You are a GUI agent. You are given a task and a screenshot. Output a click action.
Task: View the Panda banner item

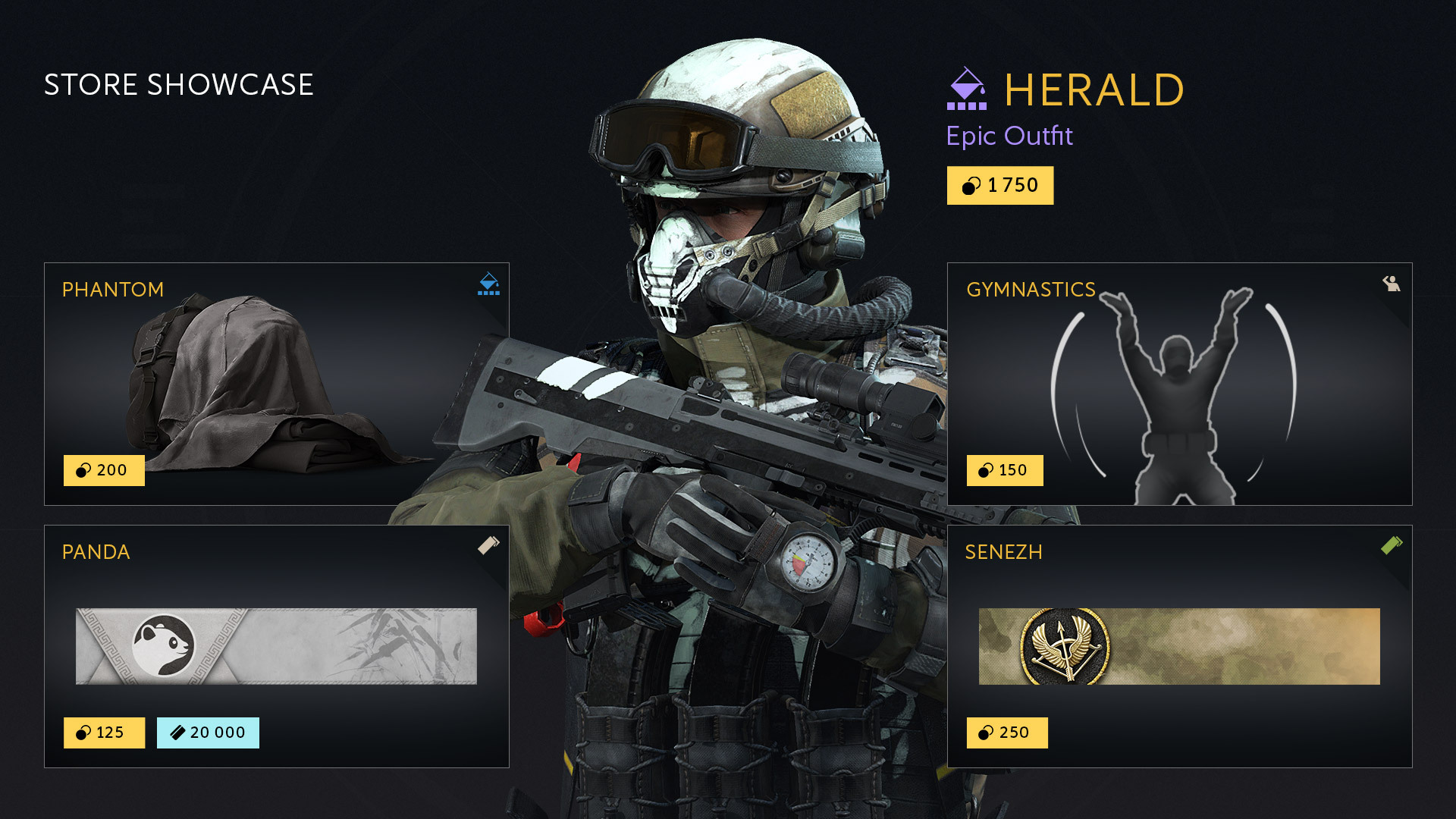(x=276, y=646)
